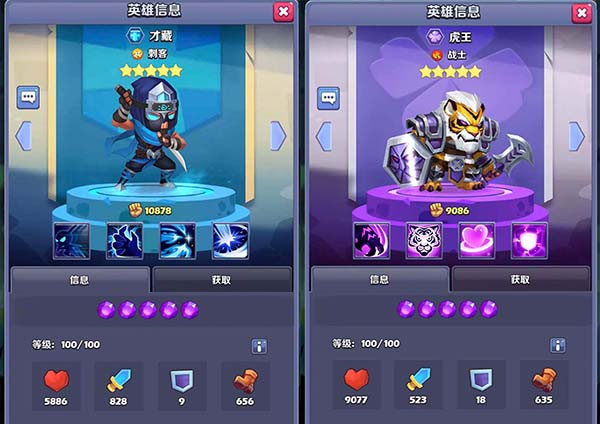
Task: Select 虎王's purple shield skill
Action: (530, 240)
